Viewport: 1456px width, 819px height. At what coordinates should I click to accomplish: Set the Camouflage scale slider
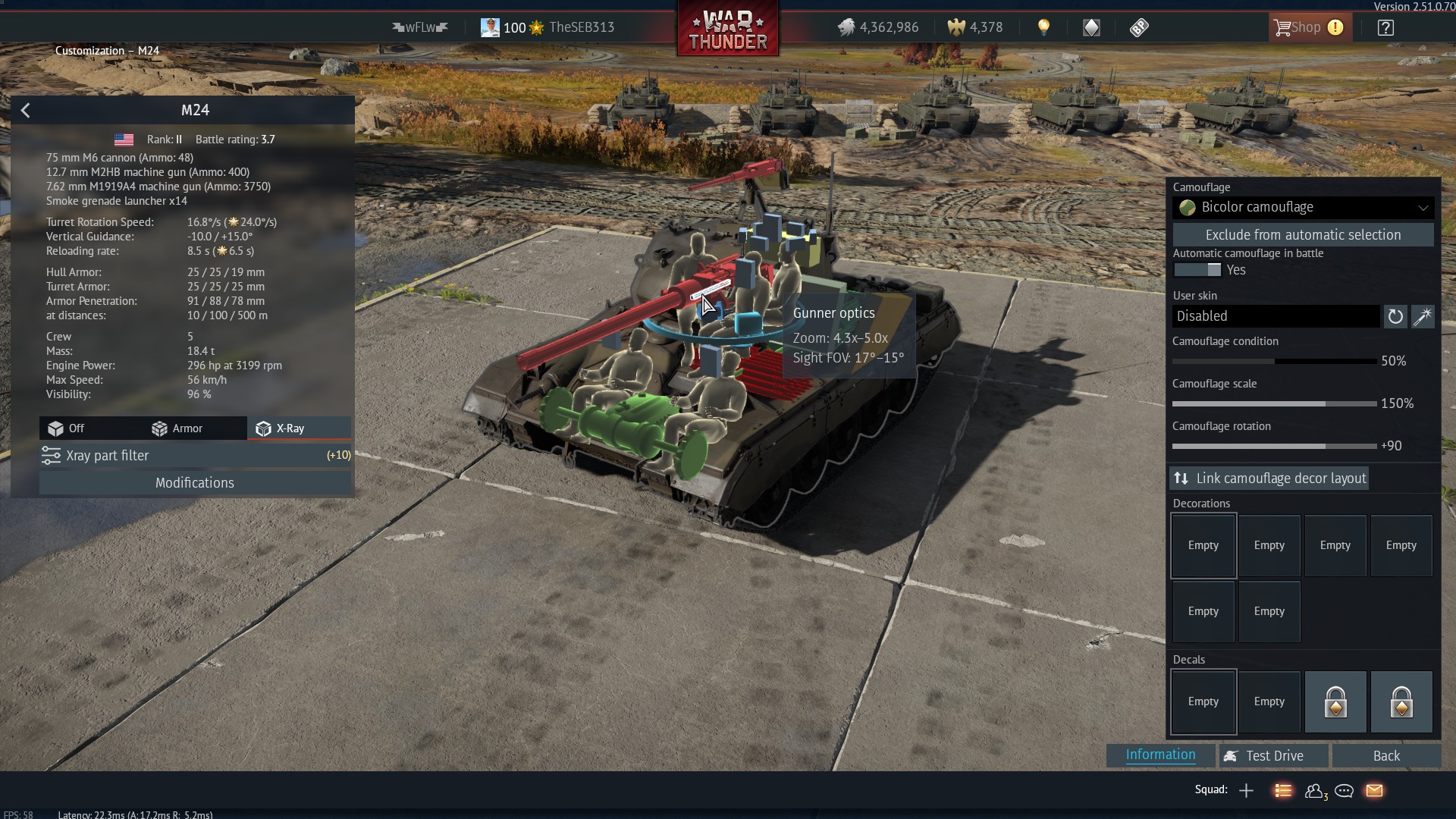point(1325,404)
